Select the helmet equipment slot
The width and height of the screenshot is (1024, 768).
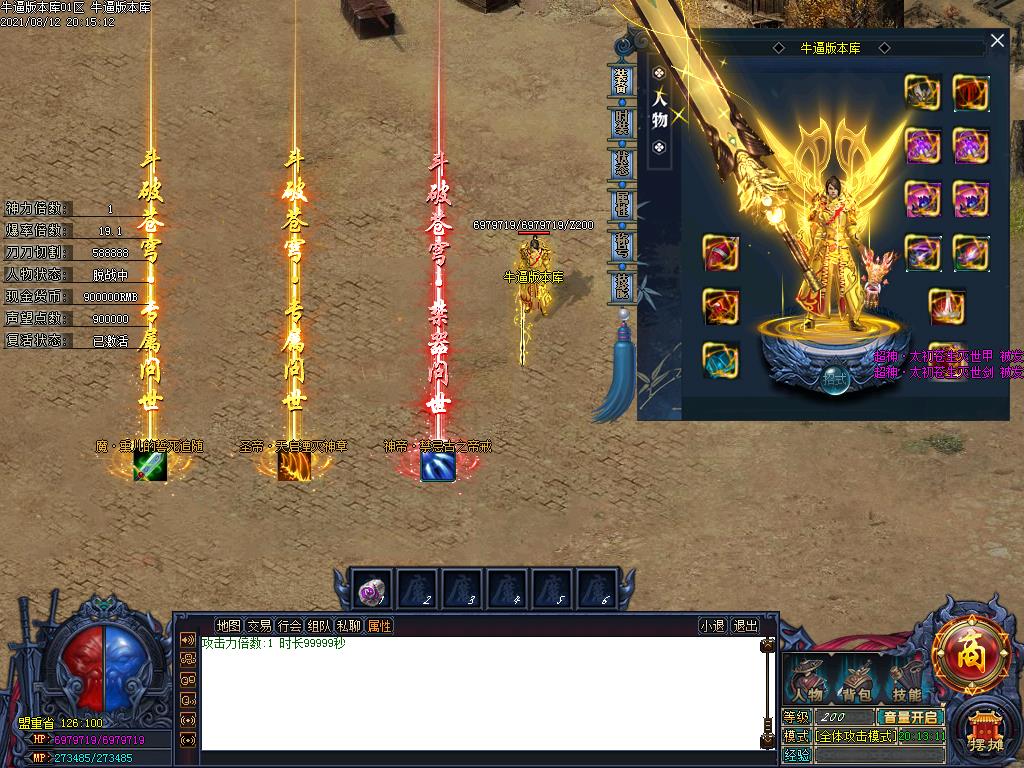(922, 93)
